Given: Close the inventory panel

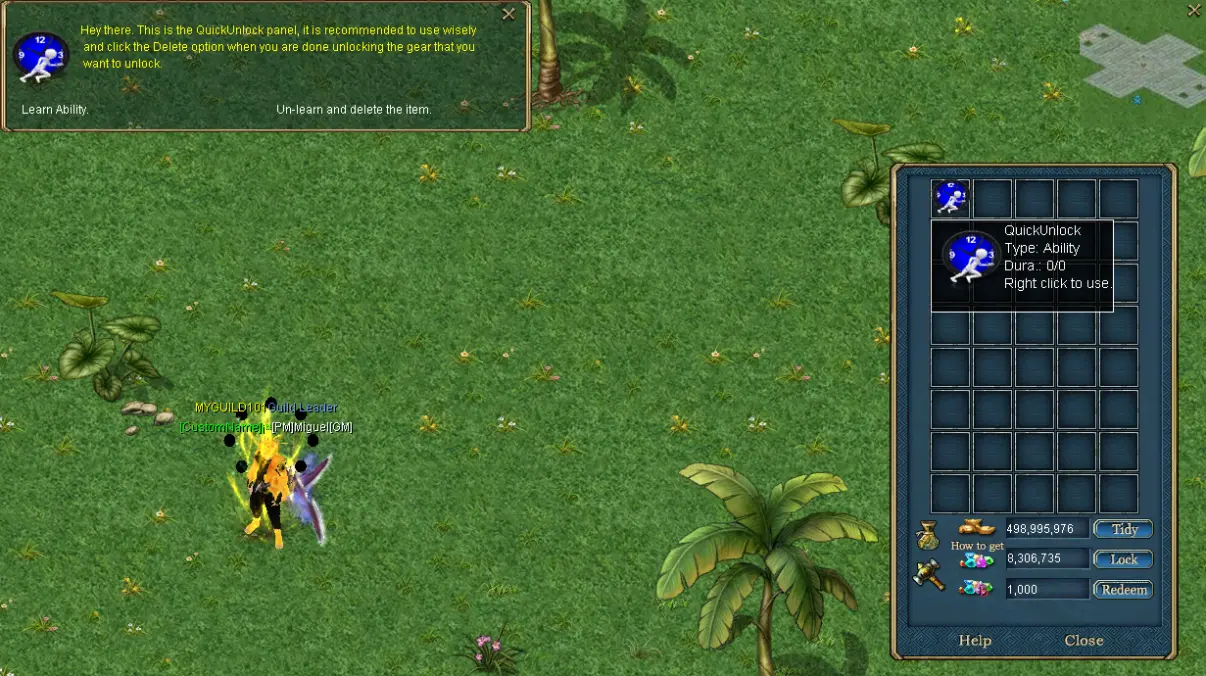Looking at the screenshot, I should tap(1084, 640).
